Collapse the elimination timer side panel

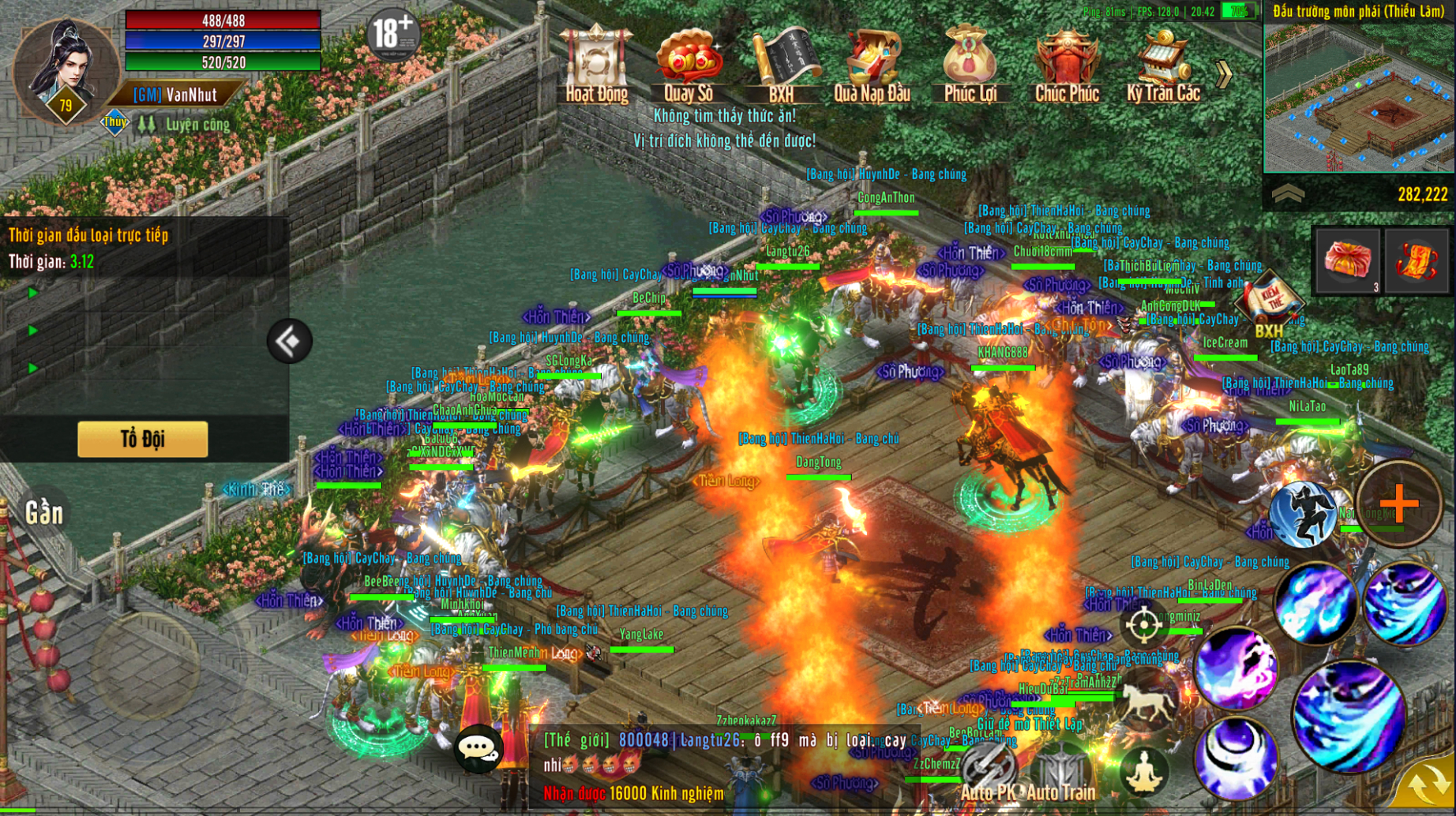[289, 341]
